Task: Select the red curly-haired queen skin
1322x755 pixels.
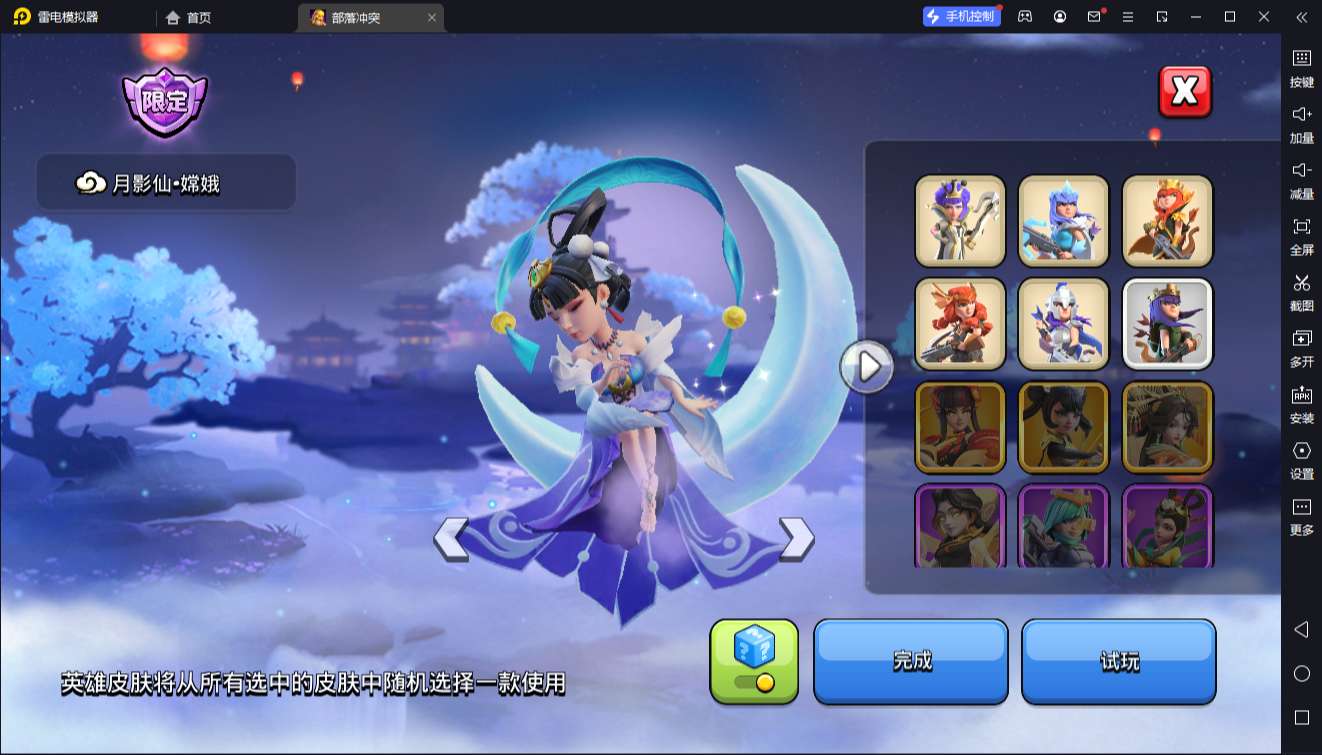Action: (960, 323)
